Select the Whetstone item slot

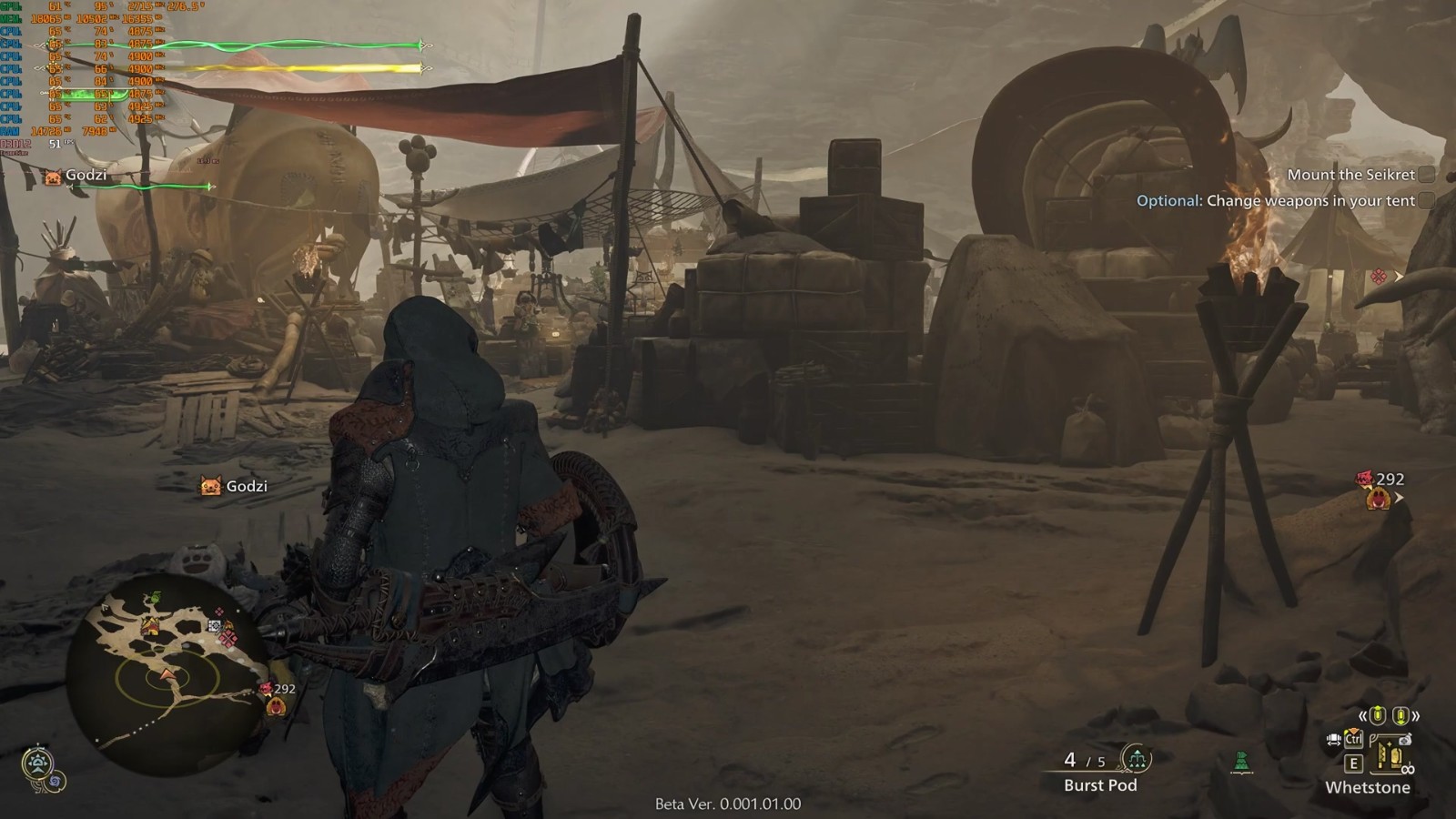[1388, 757]
